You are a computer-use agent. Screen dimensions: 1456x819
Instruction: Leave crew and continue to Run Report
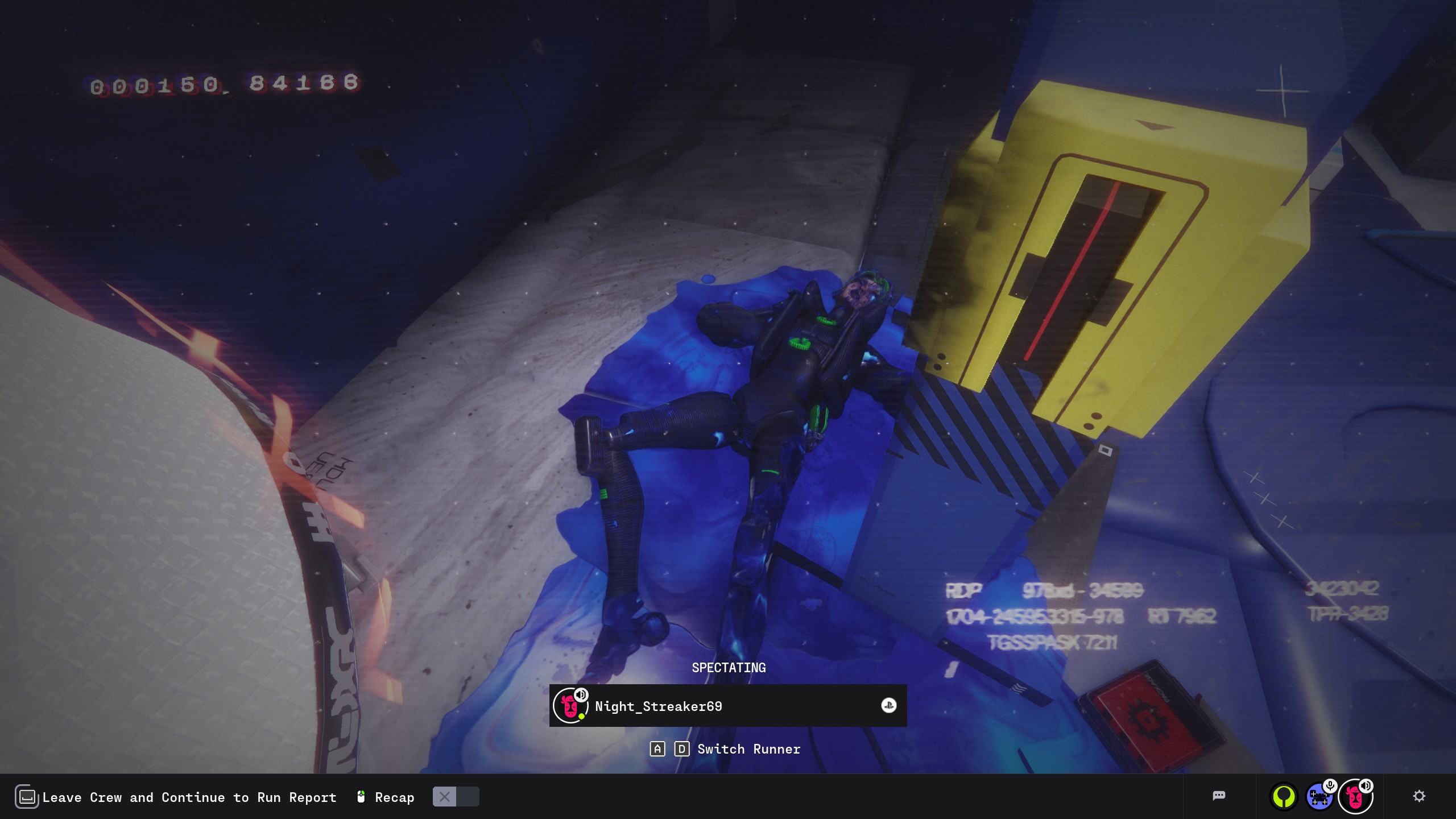pos(189,797)
